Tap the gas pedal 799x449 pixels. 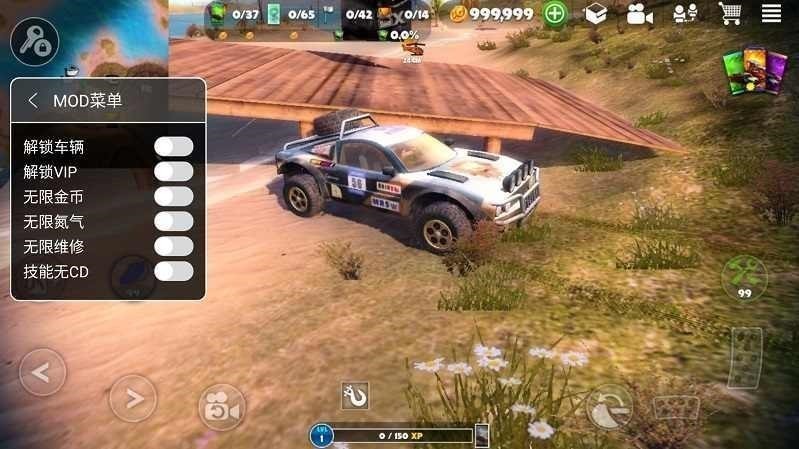[744, 357]
